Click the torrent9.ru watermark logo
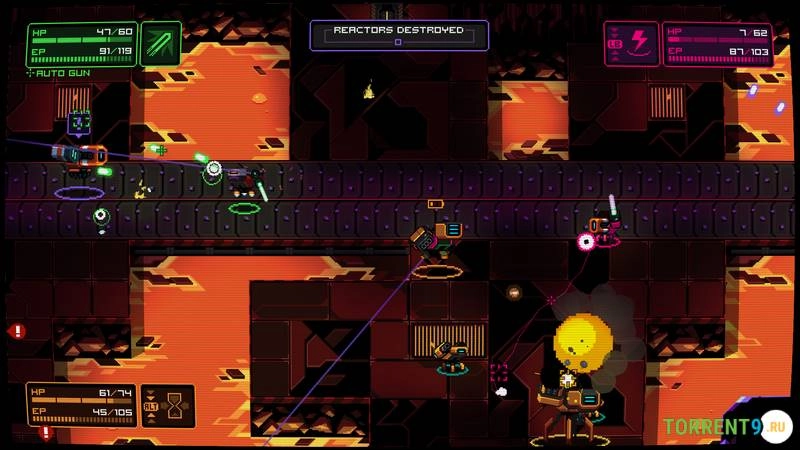 coord(726,427)
